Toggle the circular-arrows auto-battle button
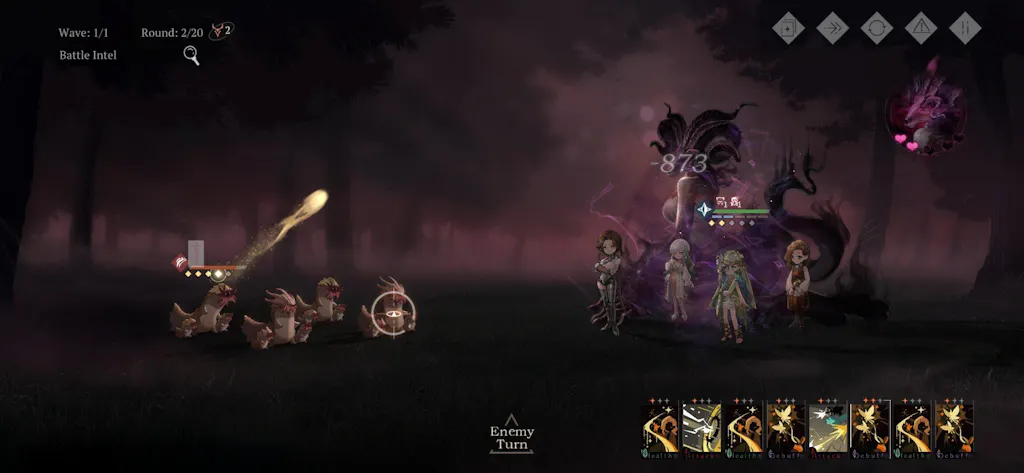Image resolution: width=1024 pixels, height=473 pixels. (x=877, y=27)
